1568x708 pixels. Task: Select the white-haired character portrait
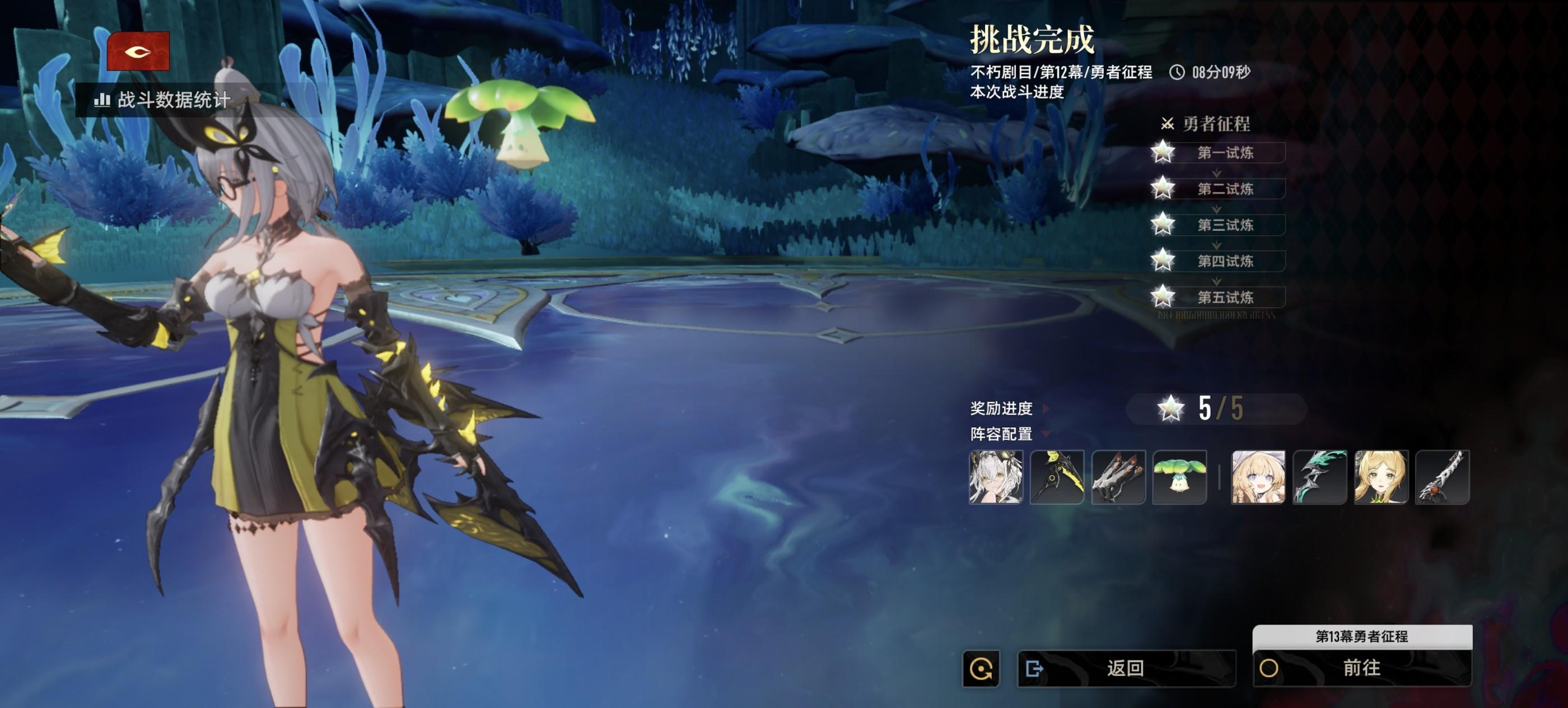coord(996,477)
